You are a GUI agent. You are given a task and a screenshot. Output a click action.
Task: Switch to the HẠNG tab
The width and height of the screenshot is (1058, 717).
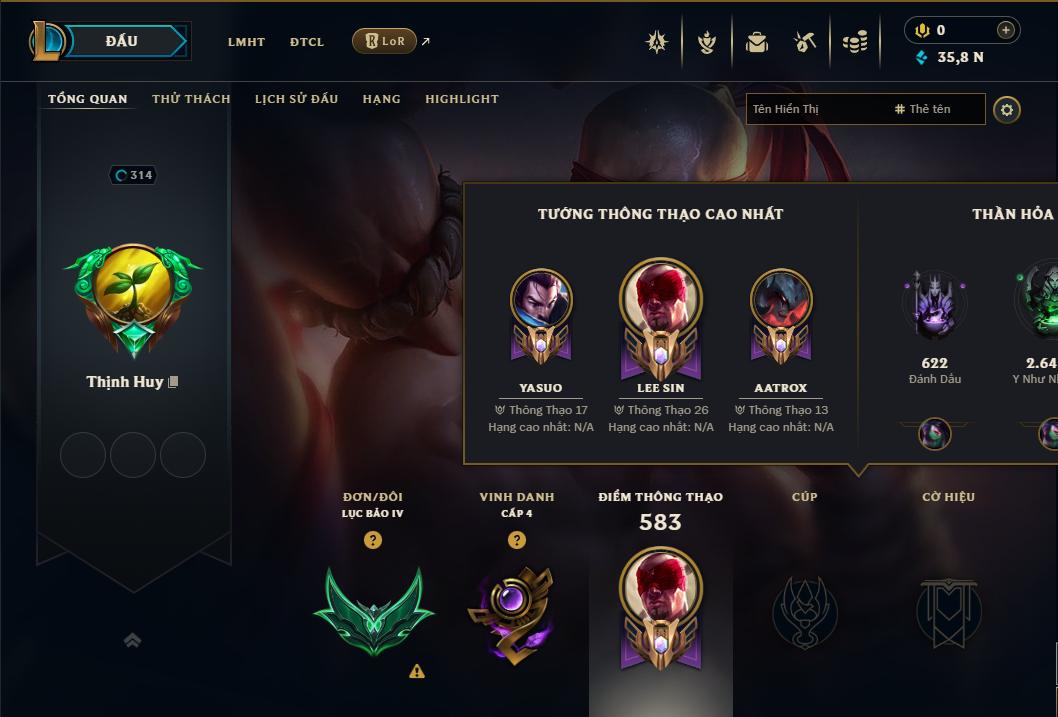tap(381, 99)
